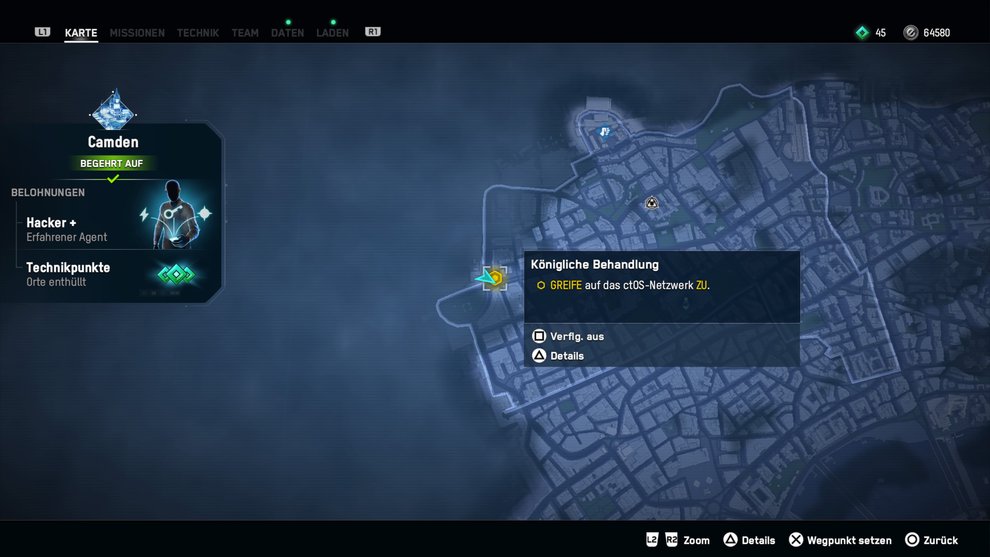Viewport: 990px width, 557px height.
Task: Select the Camden borough panel header
Action: [113, 143]
